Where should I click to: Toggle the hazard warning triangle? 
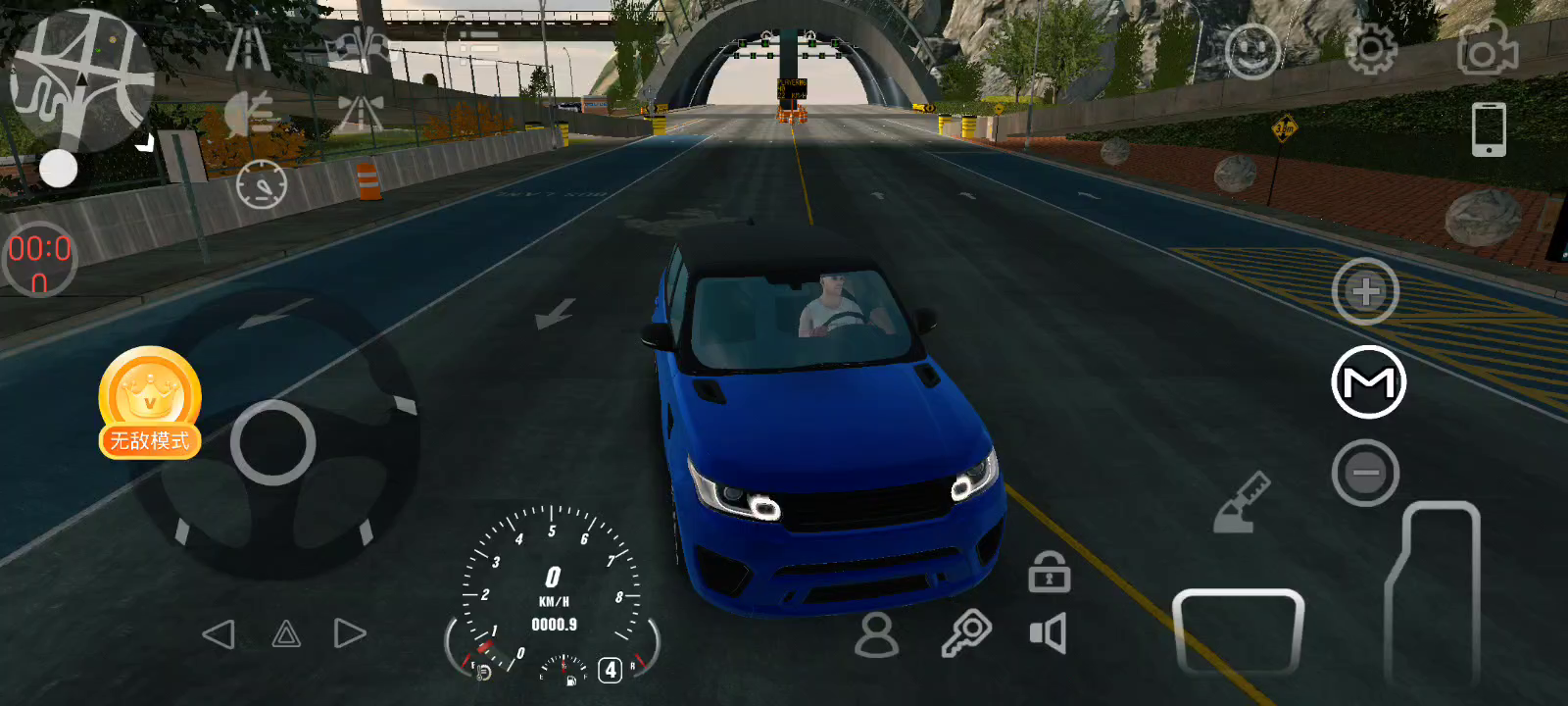285,634
